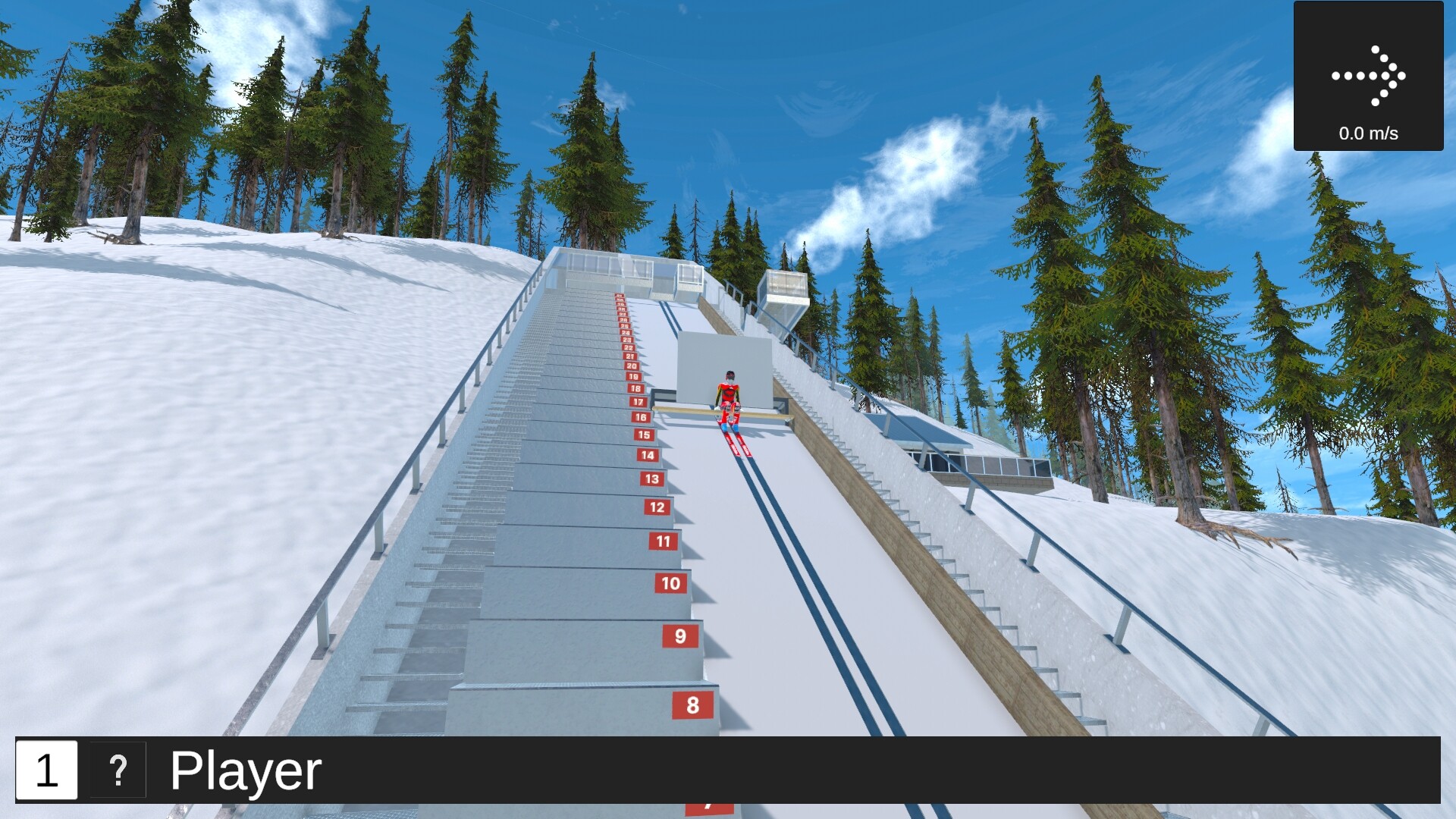1456x819 pixels.
Task: Click the wind direction arrow icon
Action: click(1370, 74)
